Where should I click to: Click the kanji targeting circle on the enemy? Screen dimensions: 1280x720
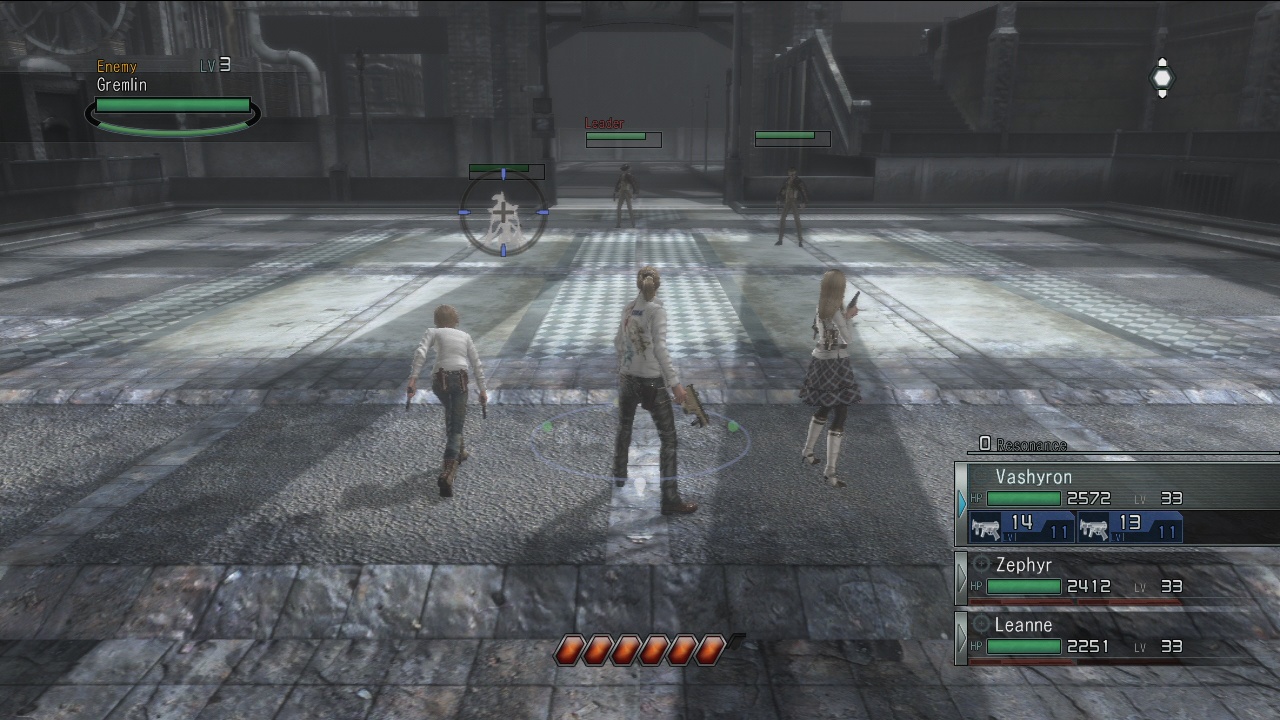(x=503, y=213)
